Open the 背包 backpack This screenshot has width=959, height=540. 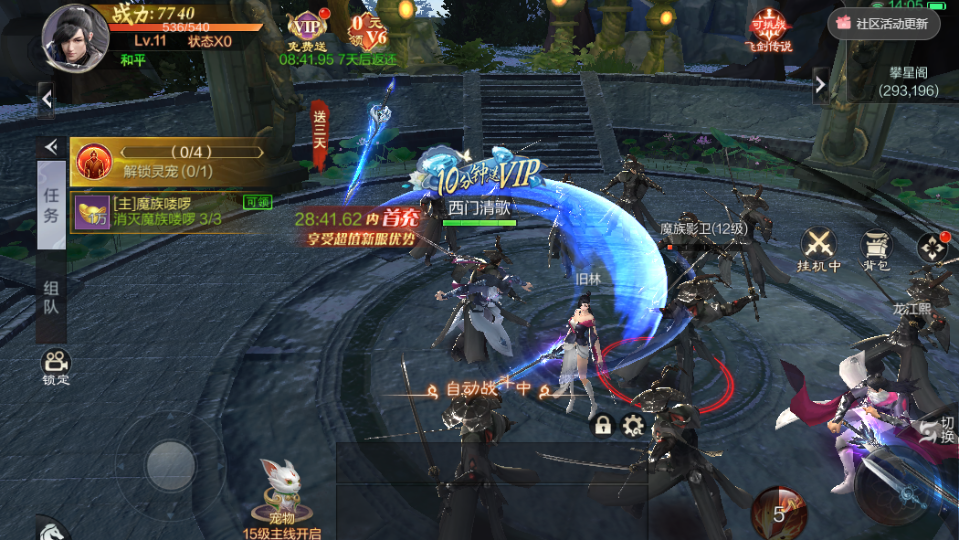coord(876,249)
